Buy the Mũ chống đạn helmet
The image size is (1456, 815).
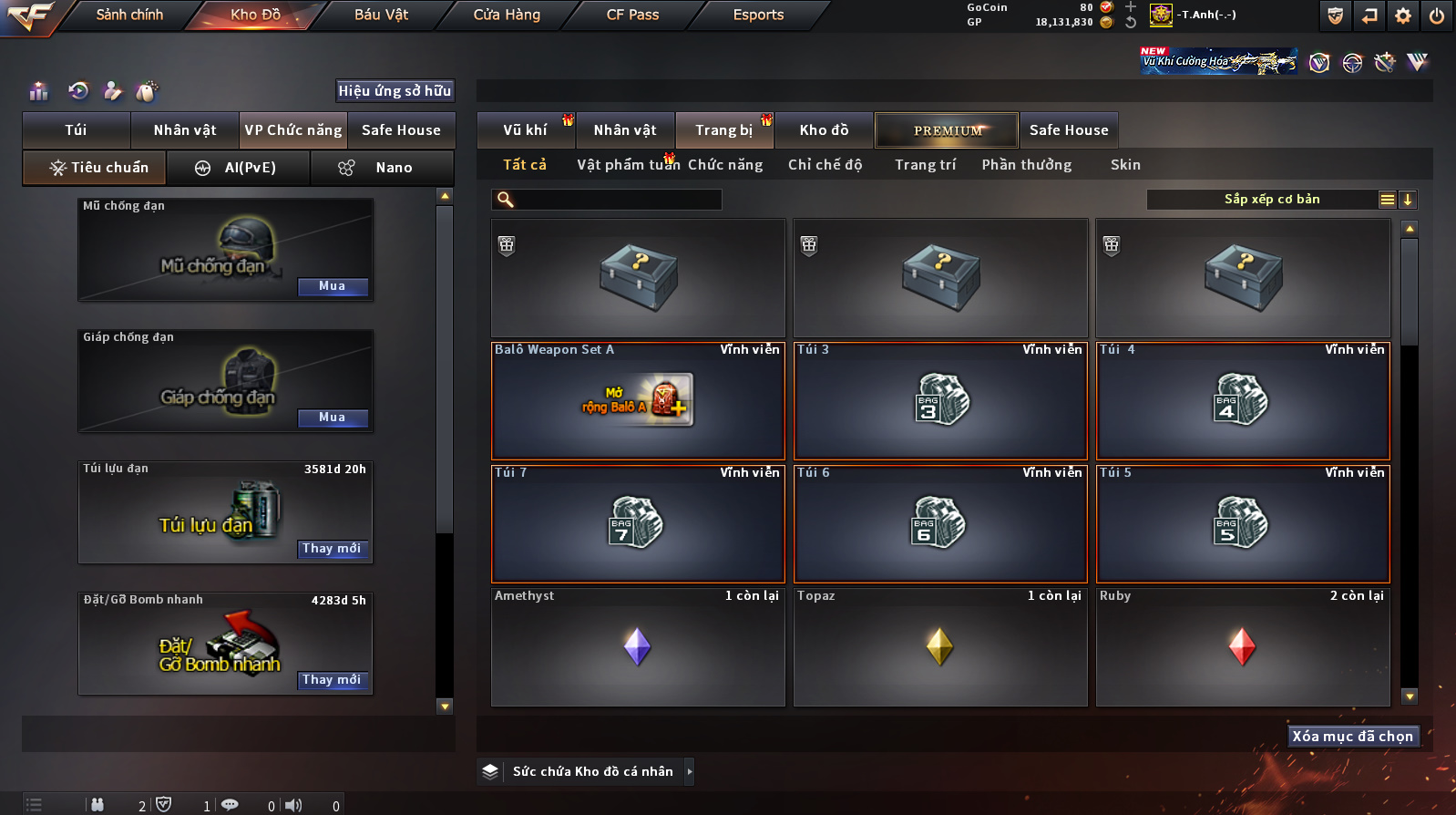332,286
